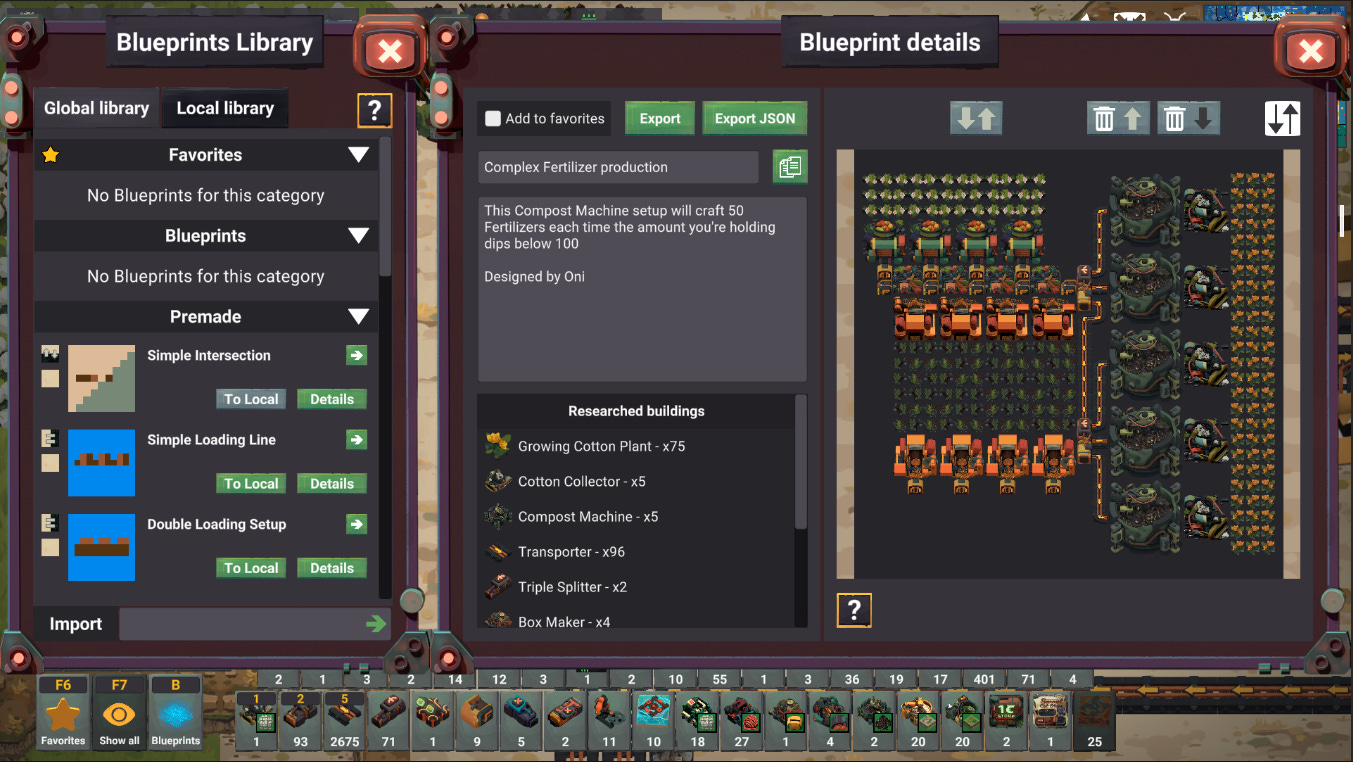Screen dimensions: 1353x762
Task: Click the Export JSON button
Action: [x=754, y=118]
